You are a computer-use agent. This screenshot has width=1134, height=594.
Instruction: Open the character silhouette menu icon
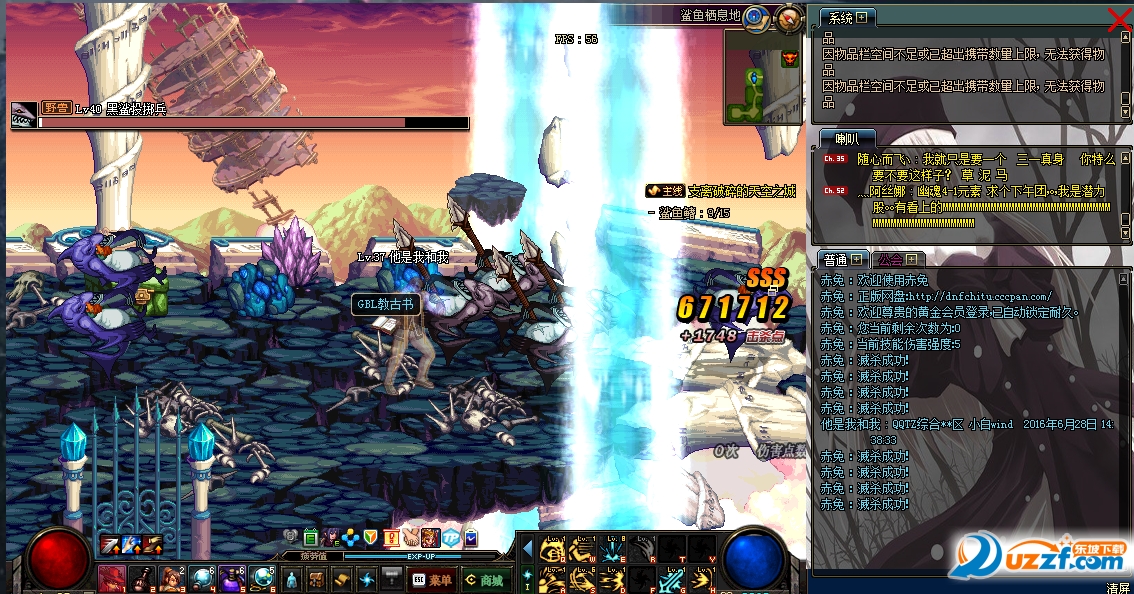click(290, 579)
